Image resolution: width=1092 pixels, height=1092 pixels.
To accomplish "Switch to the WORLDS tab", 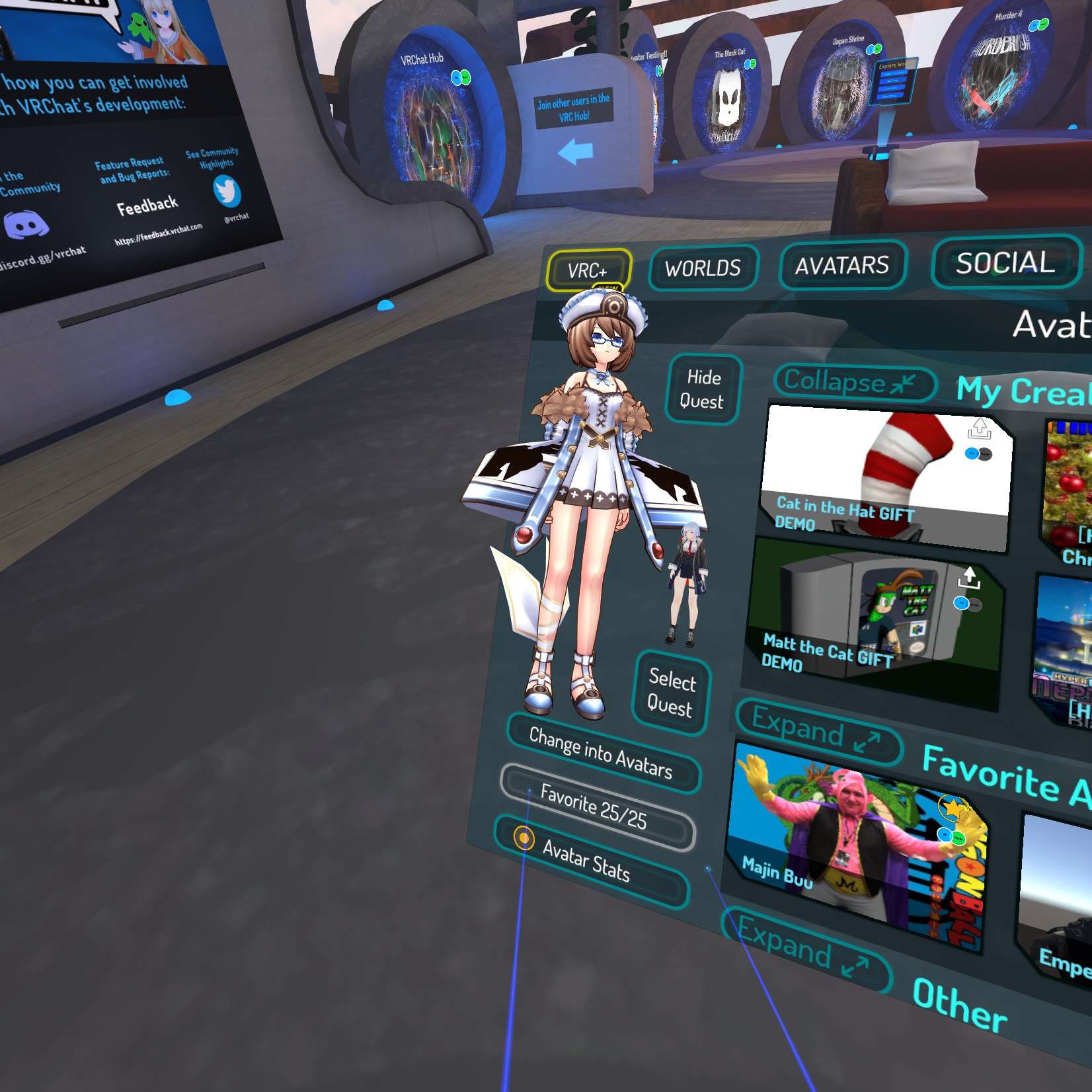I will click(703, 268).
